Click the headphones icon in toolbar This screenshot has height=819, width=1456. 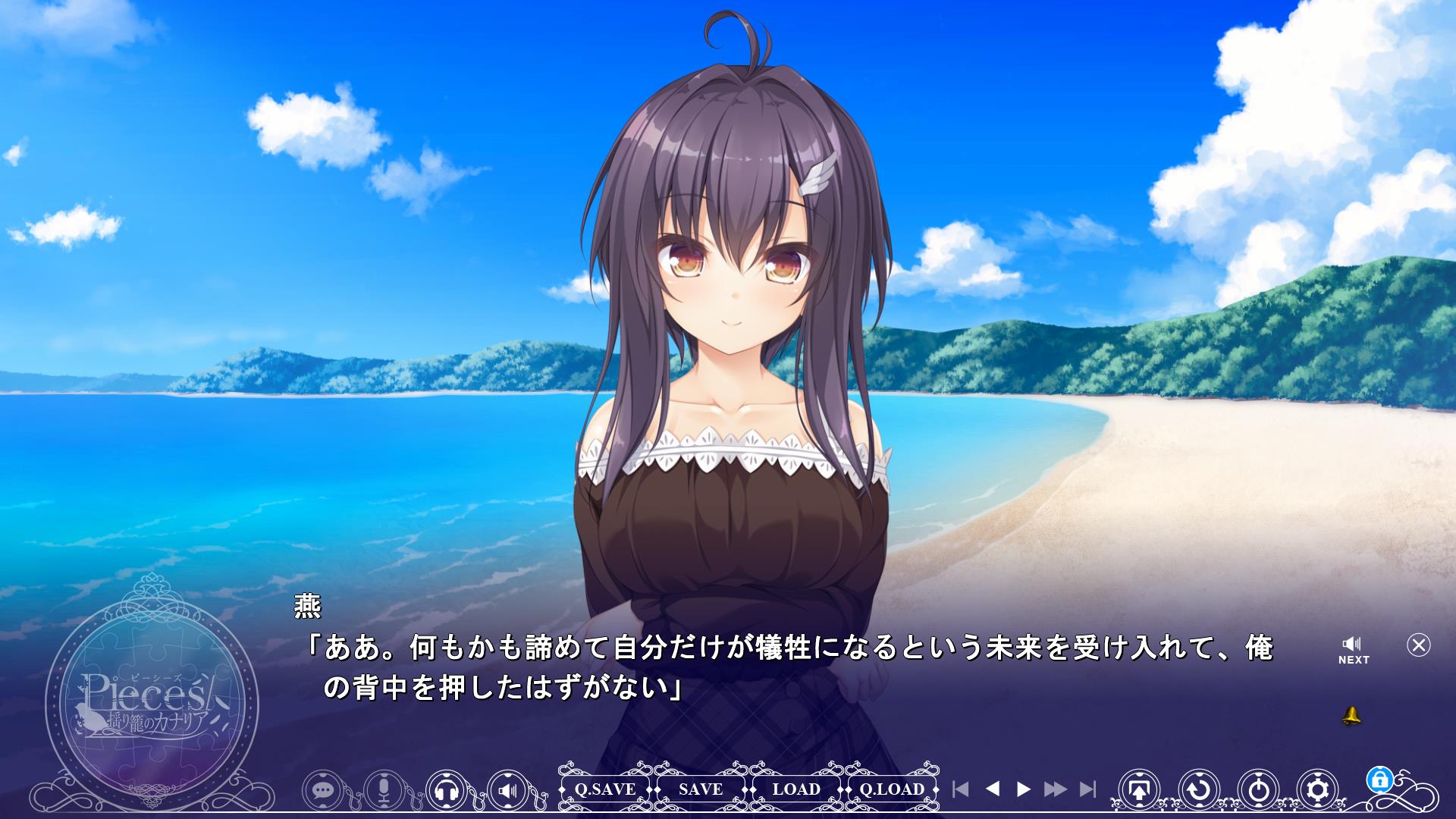coord(446,791)
